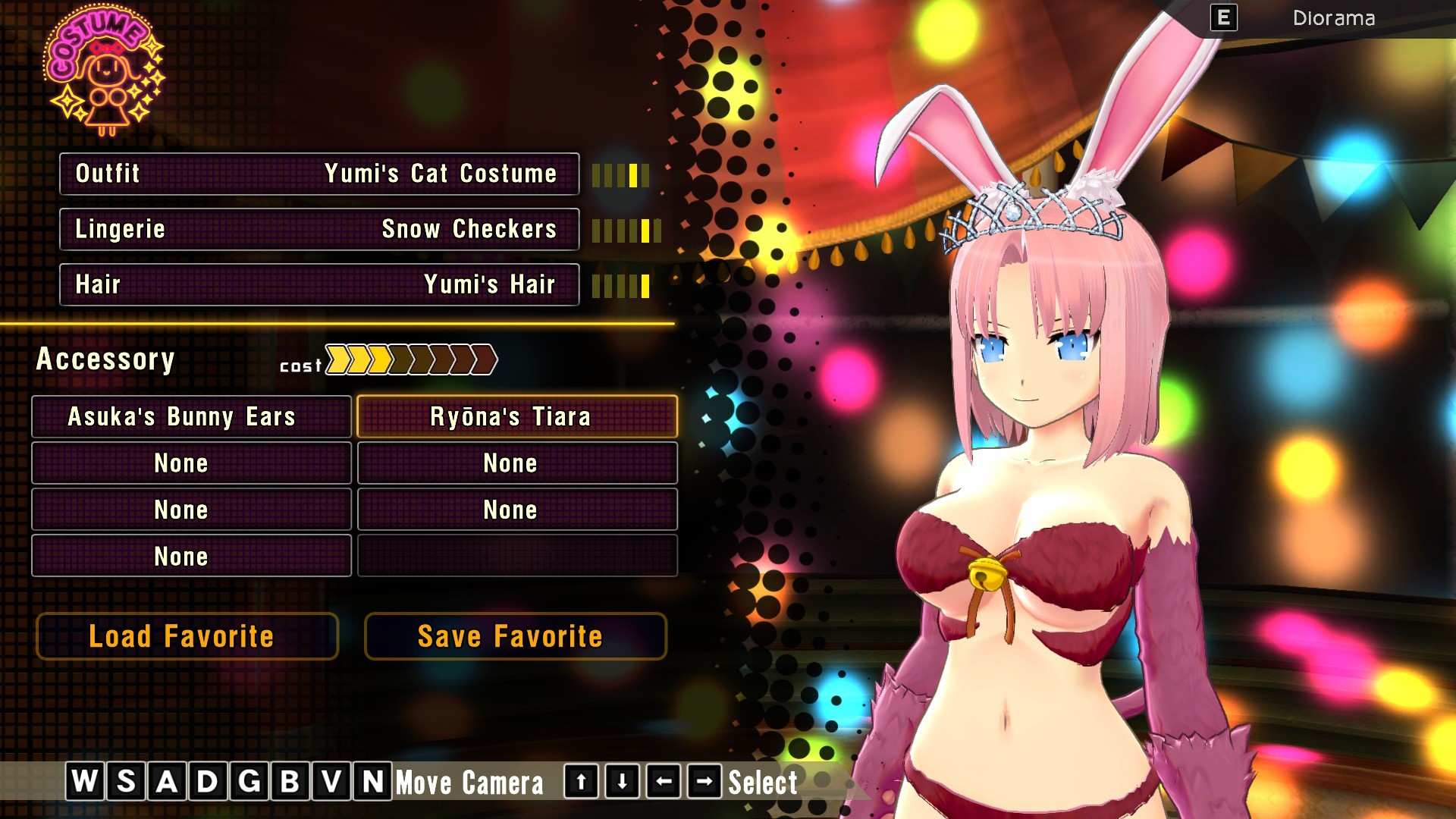
Task: Click the accessory cost meter
Action: [x=409, y=361]
